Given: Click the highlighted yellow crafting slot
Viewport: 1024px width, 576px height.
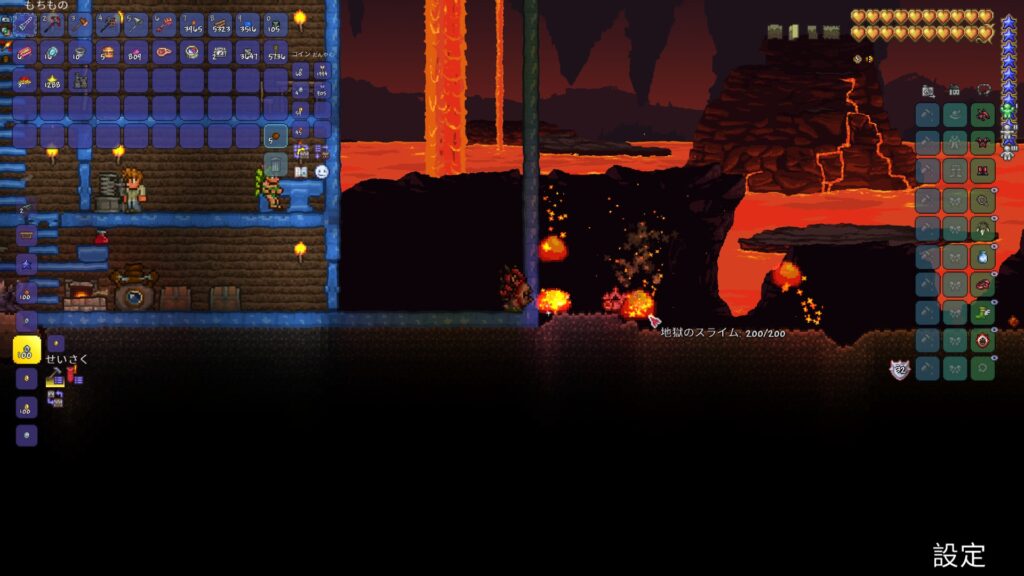Looking at the screenshot, I should pyautogui.click(x=26, y=350).
